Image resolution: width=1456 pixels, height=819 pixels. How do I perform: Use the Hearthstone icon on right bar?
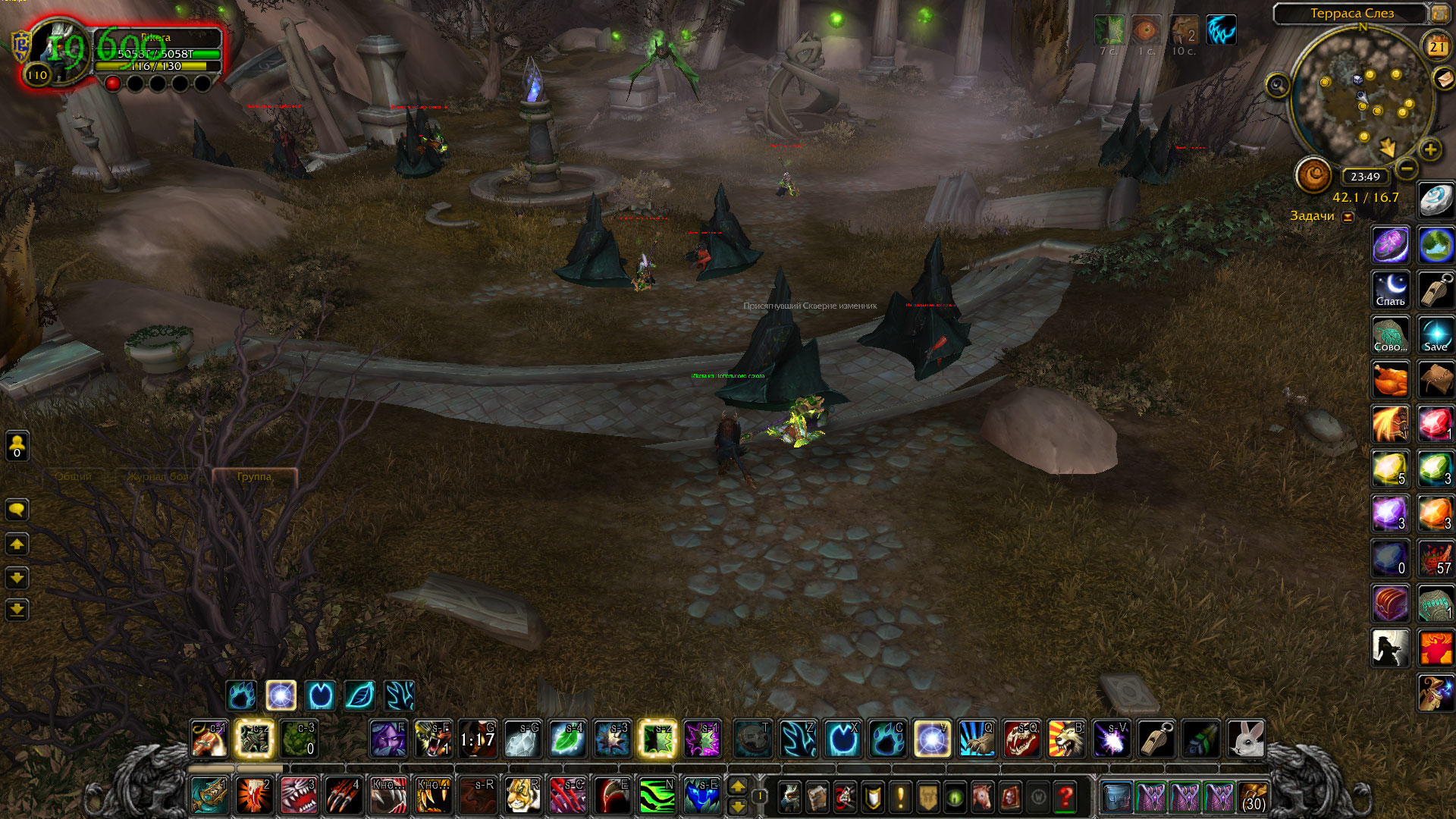(1436, 200)
